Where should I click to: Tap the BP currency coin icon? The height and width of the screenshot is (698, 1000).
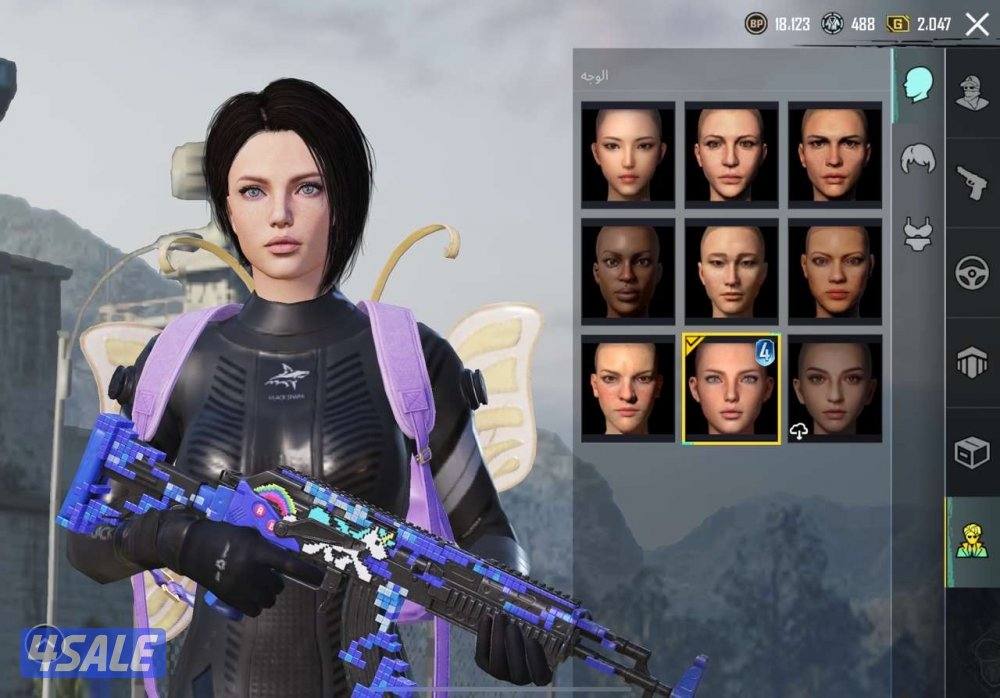tap(756, 24)
